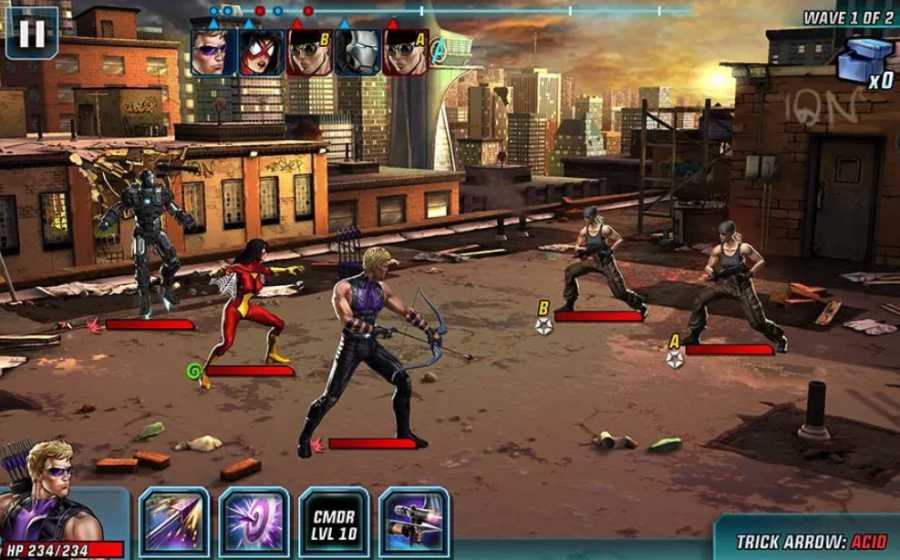
Task: Choose the trick arrow ability icon
Action: click(x=414, y=521)
